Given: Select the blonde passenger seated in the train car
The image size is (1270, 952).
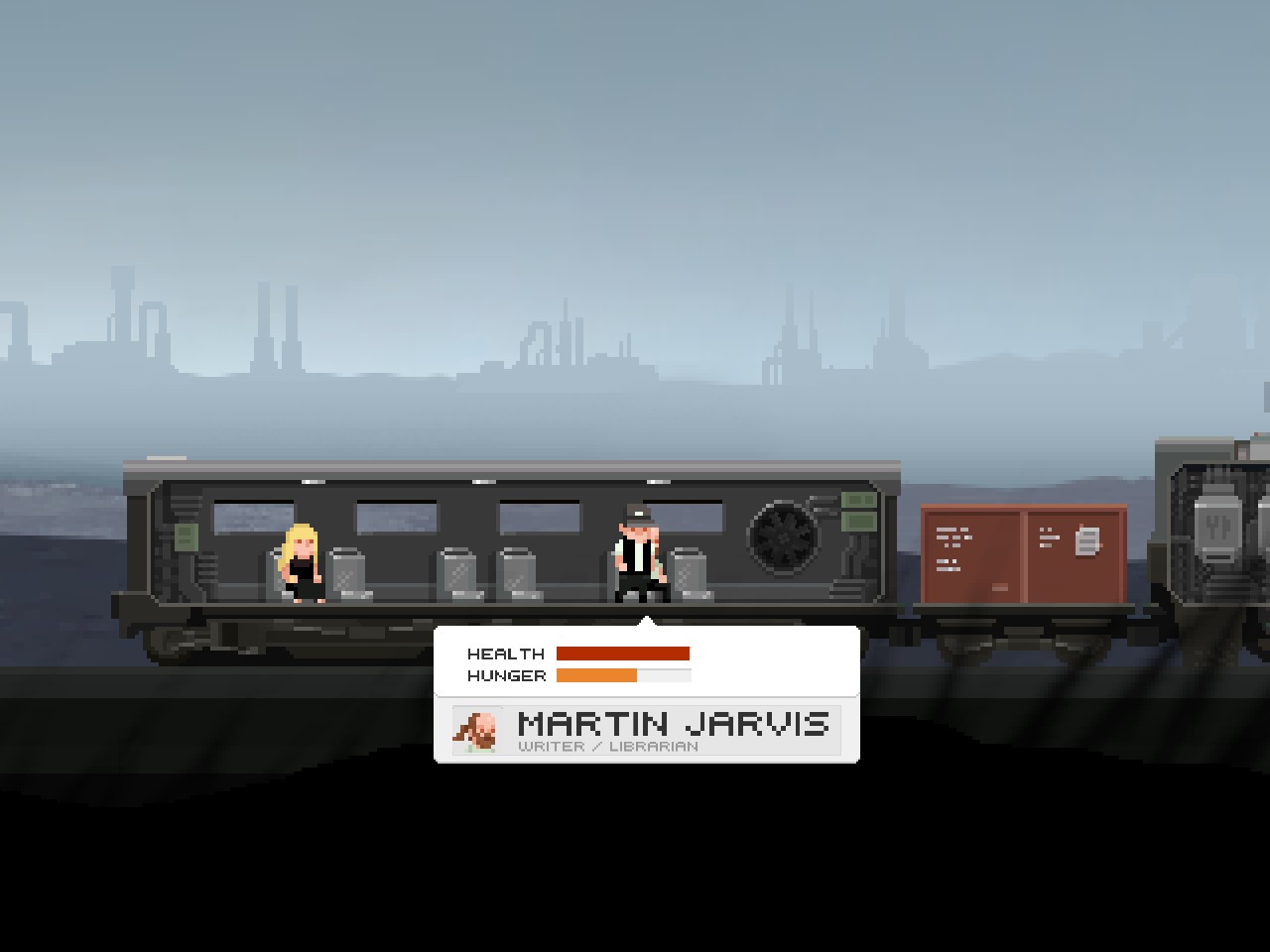Looking at the screenshot, I should pyautogui.click(x=301, y=560).
